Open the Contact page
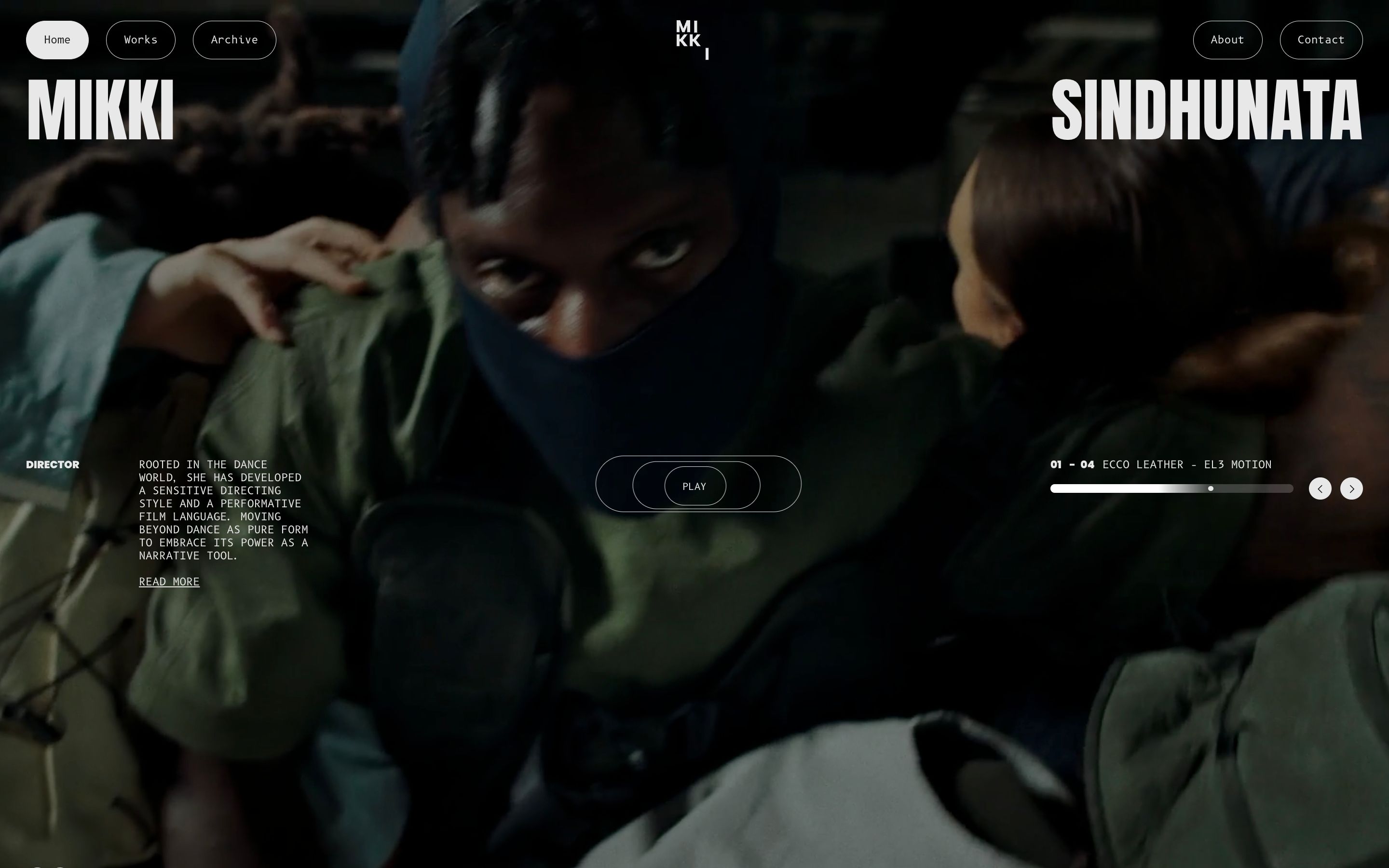 [1321, 40]
